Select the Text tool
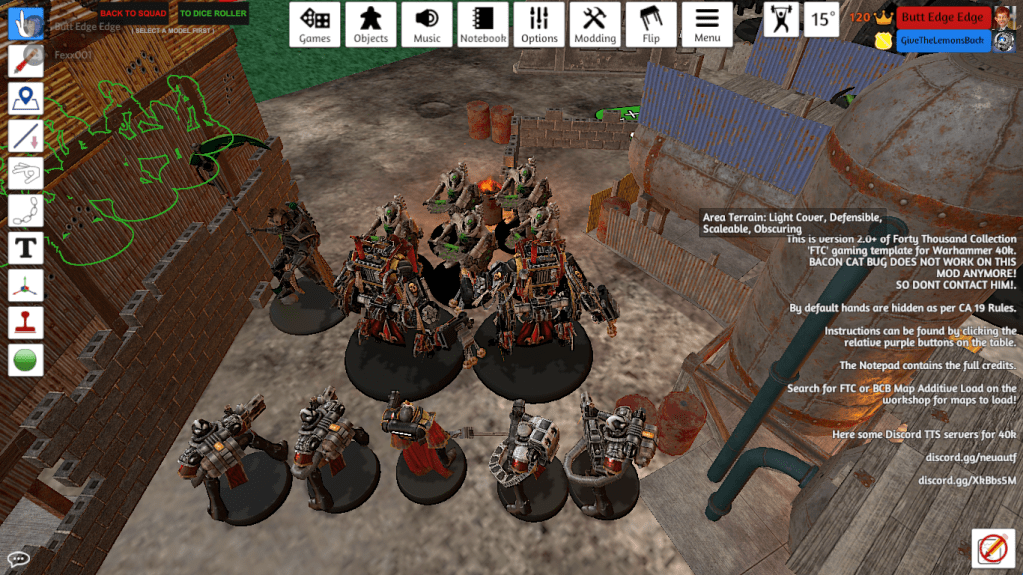The width and height of the screenshot is (1023, 575). tap(25, 247)
